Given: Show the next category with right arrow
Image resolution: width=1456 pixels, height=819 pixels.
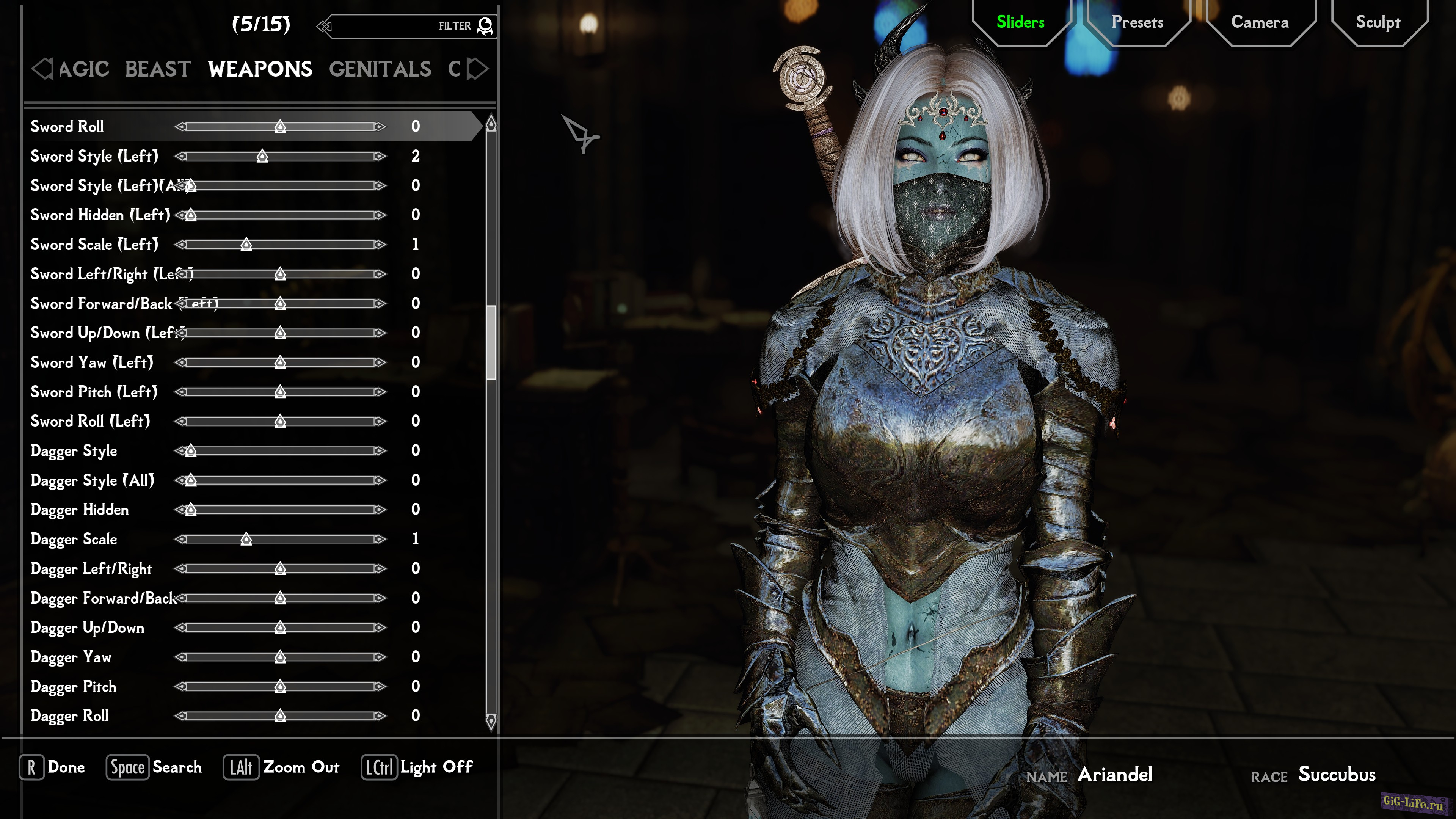Looking at the screenshot, I should coord(478,69).
